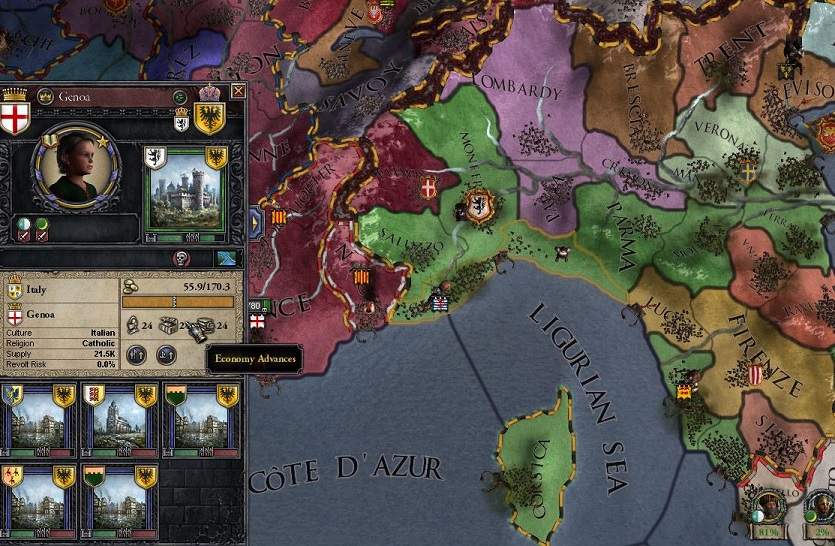
Task: Click the skull icon in the province panel
Action: pyautogui.click(x=182, y=258)
